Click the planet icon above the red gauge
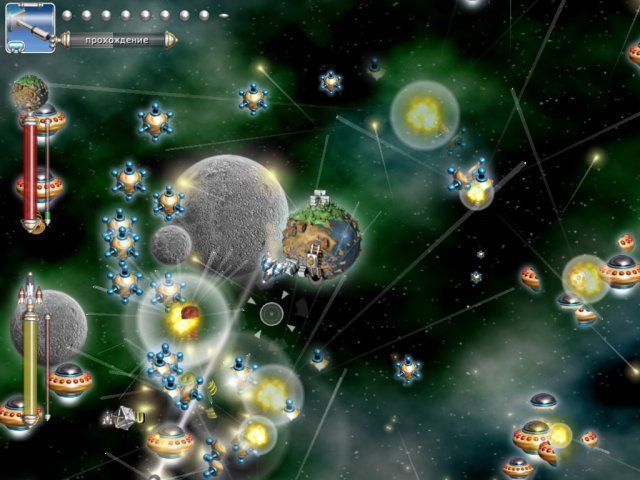The width and height of the screenshot is (640, 480). coord(28,94)
